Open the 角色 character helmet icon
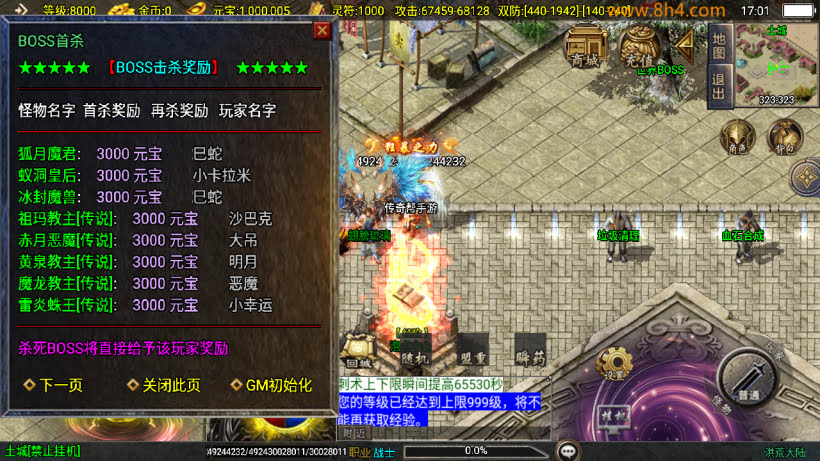This screenshot has height=461, width=820. (x=739, y=138)
